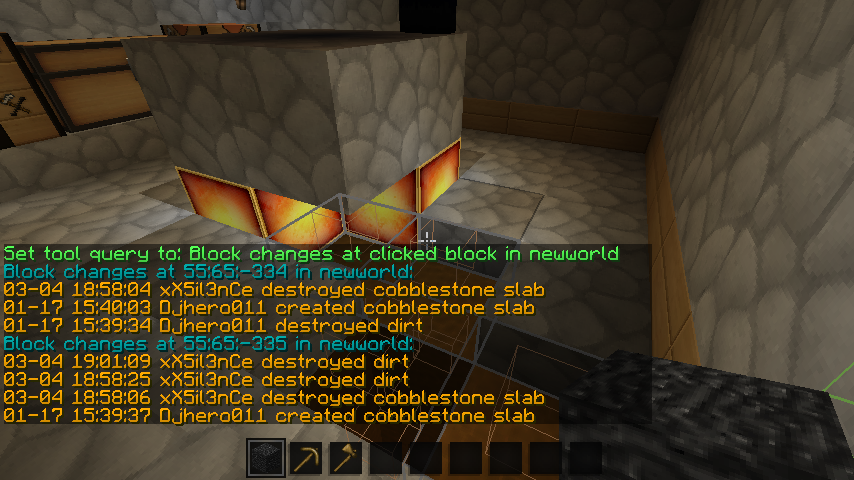Select the golden pickaxe hotbar slot
The image size is (854, 480).
click(x=306, y=458)
